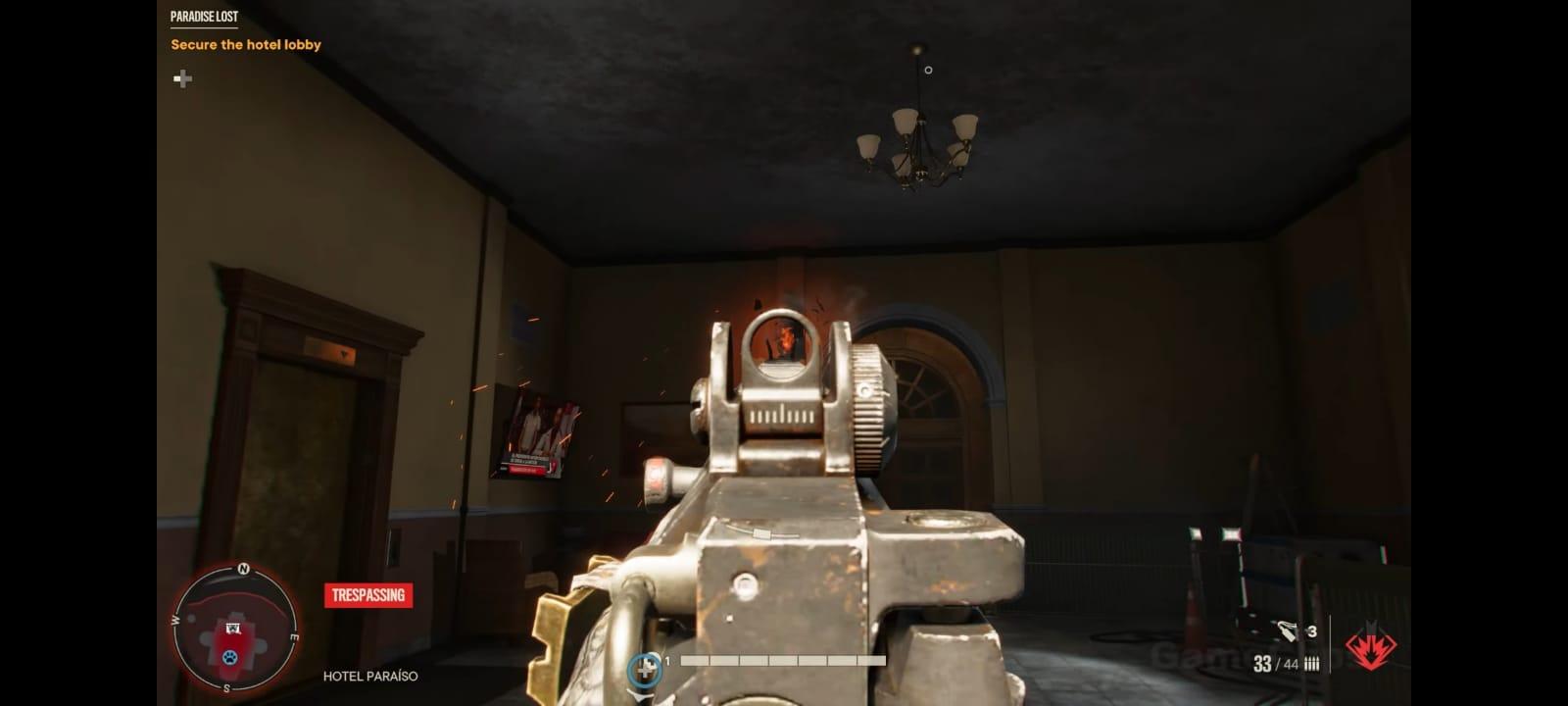The height and width of the screenshot is (706, 1568).
Task: Select the grenade throwable icon
Action: (1287, 630)
